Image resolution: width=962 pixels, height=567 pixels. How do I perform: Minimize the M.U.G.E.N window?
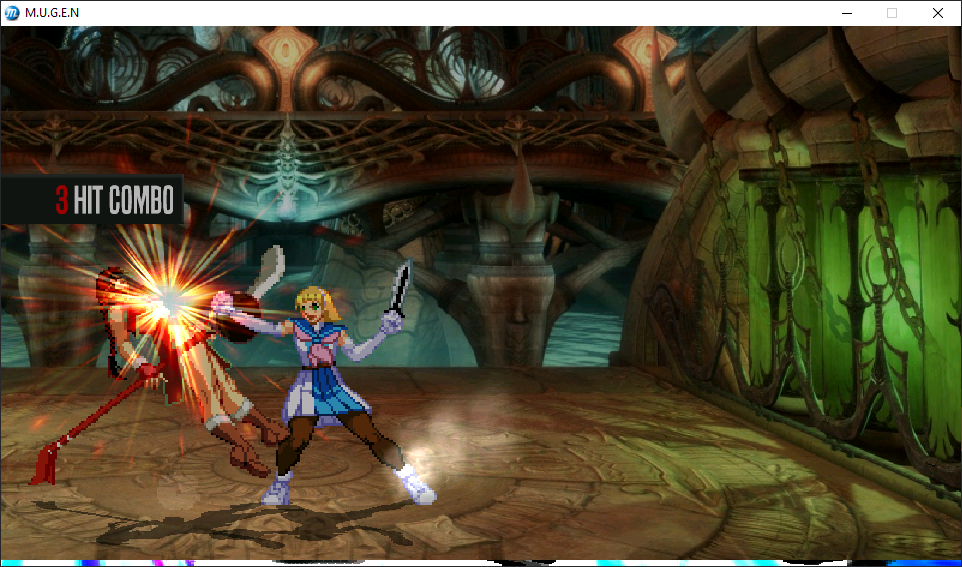coord(846,13)
